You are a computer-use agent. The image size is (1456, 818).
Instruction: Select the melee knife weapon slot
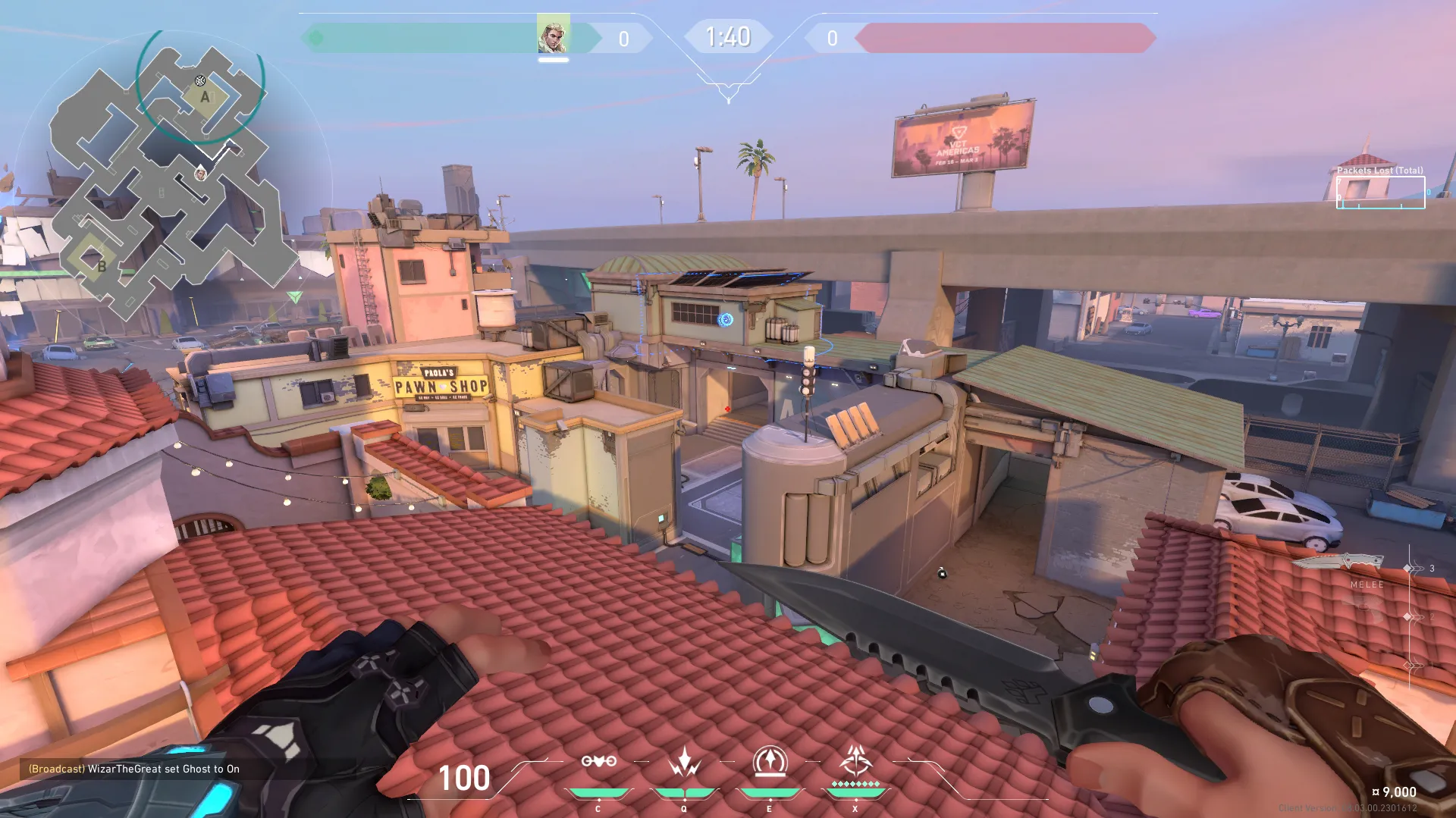[1339, 563]
